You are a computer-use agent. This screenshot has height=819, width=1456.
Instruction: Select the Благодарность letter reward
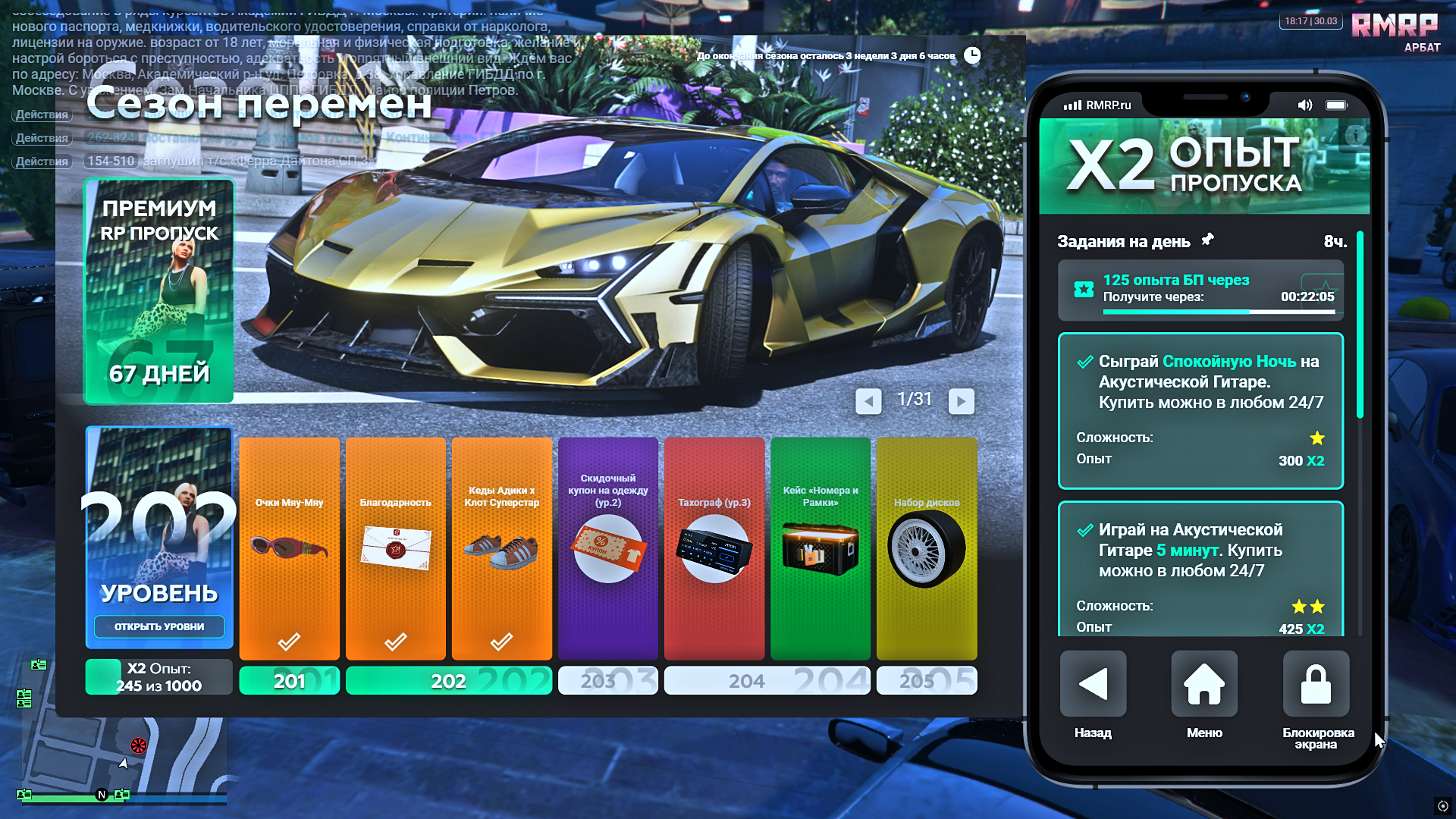(395, 548)
